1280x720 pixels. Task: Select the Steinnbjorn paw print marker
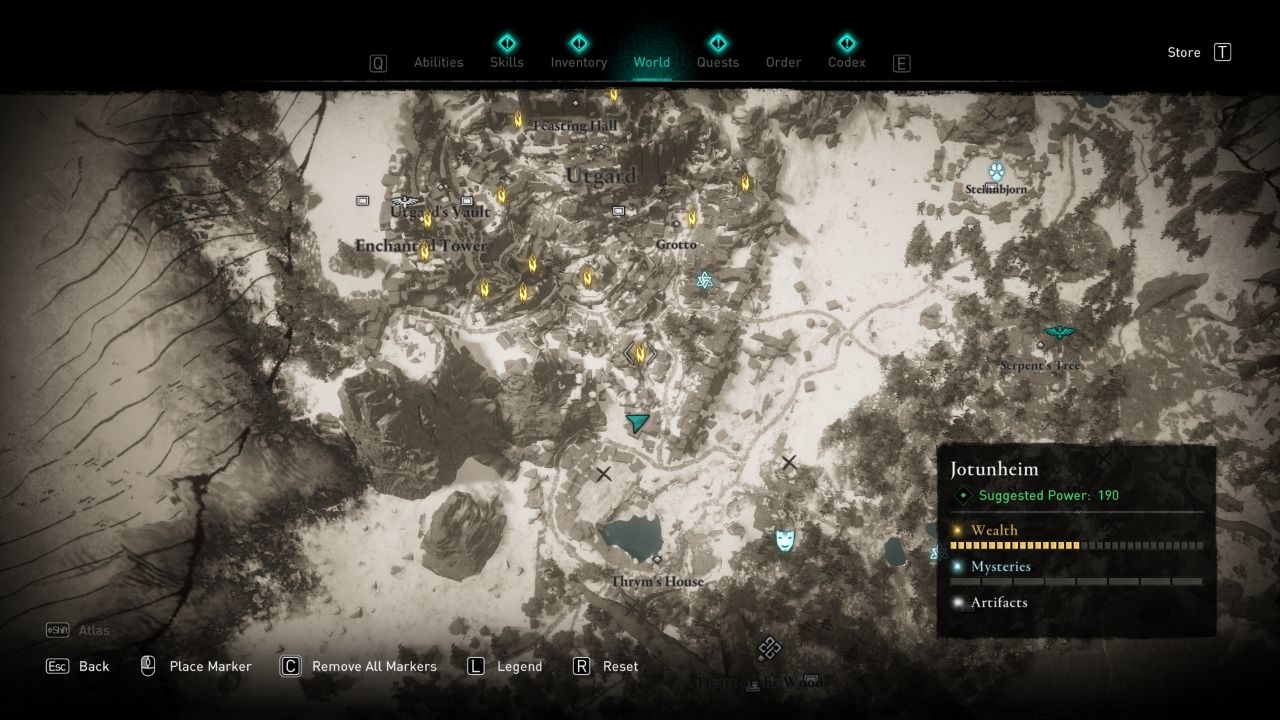[x=996, y=171]
